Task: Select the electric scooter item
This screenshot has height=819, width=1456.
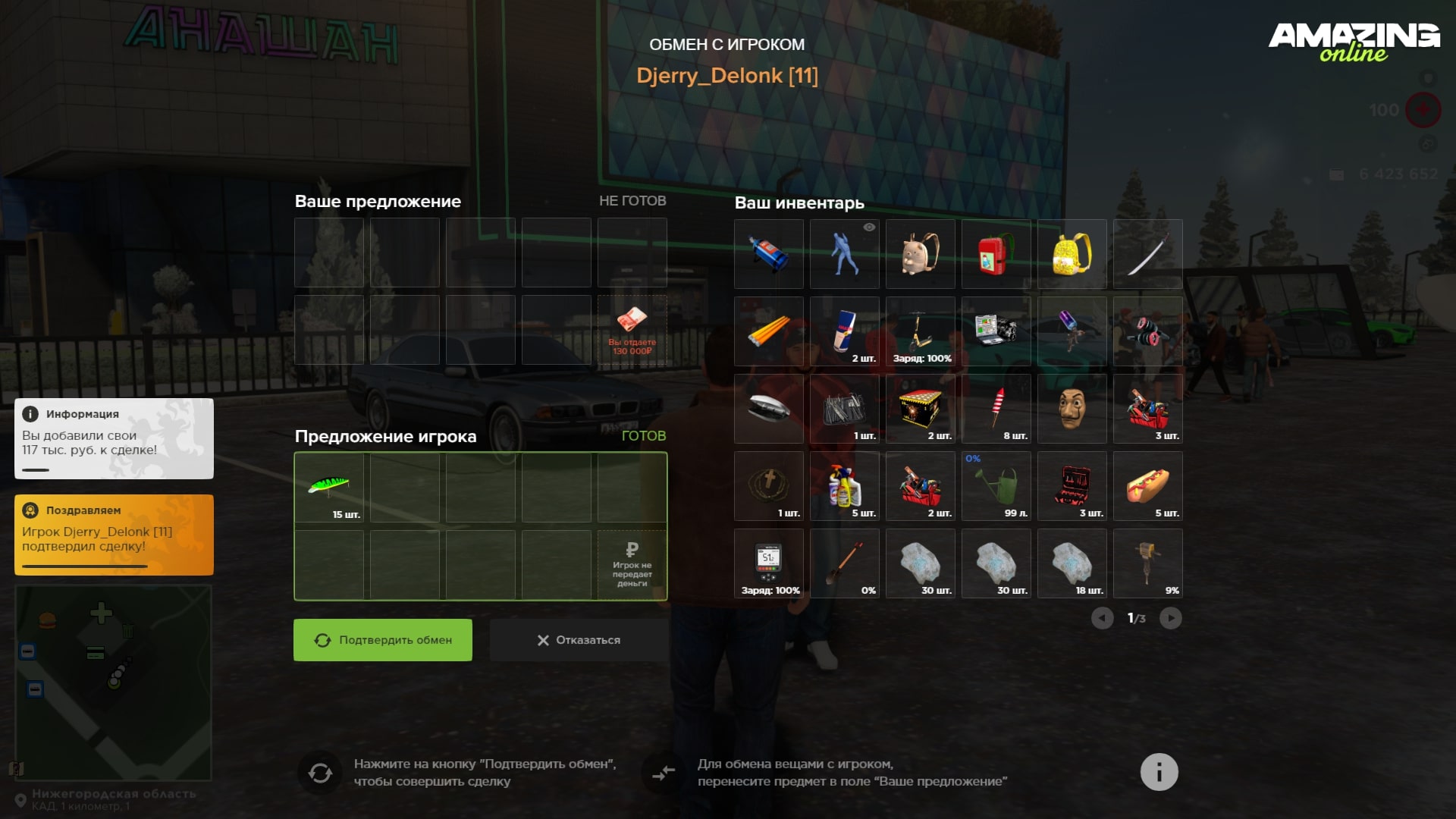Action: pos(920,331)
